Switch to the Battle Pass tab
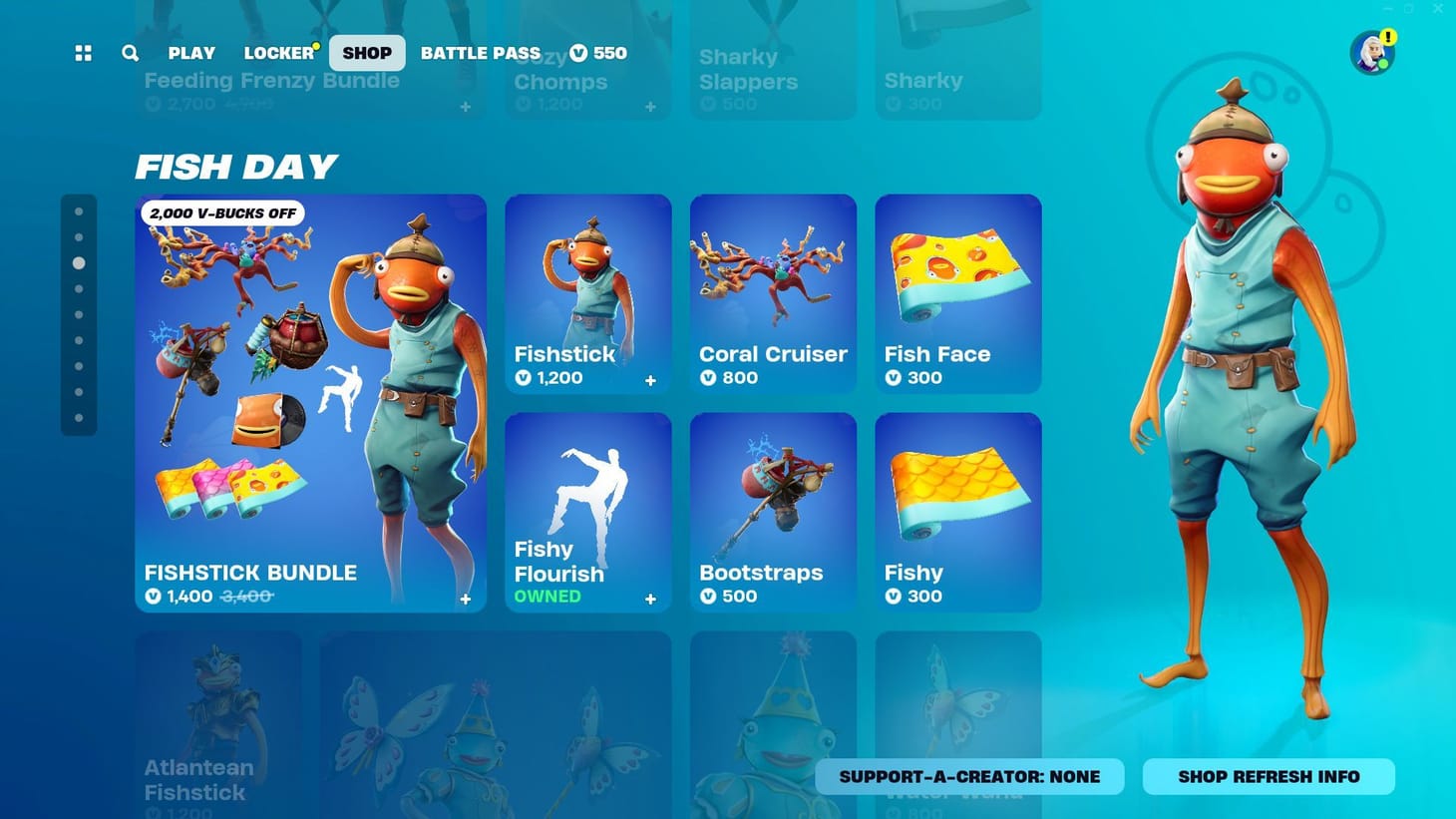 click(x=481, y=53)
